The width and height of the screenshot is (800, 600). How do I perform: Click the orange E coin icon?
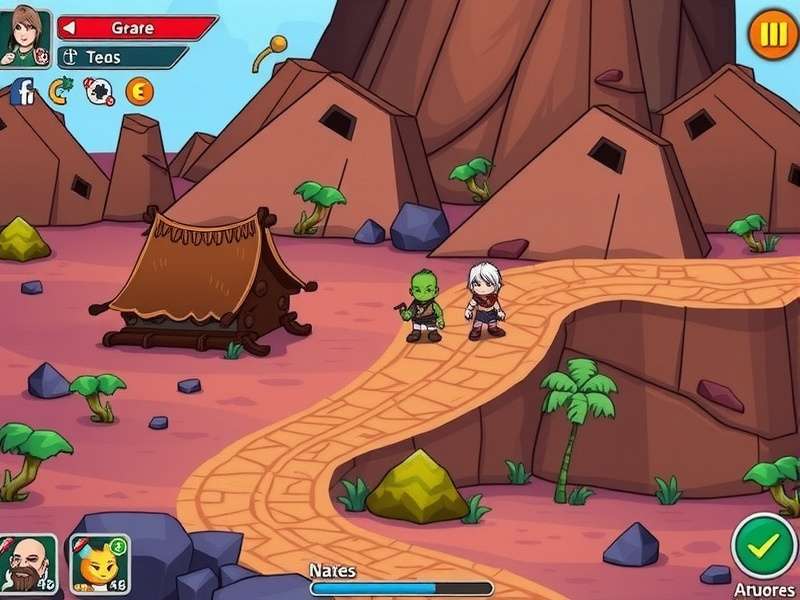coord(139,92)
